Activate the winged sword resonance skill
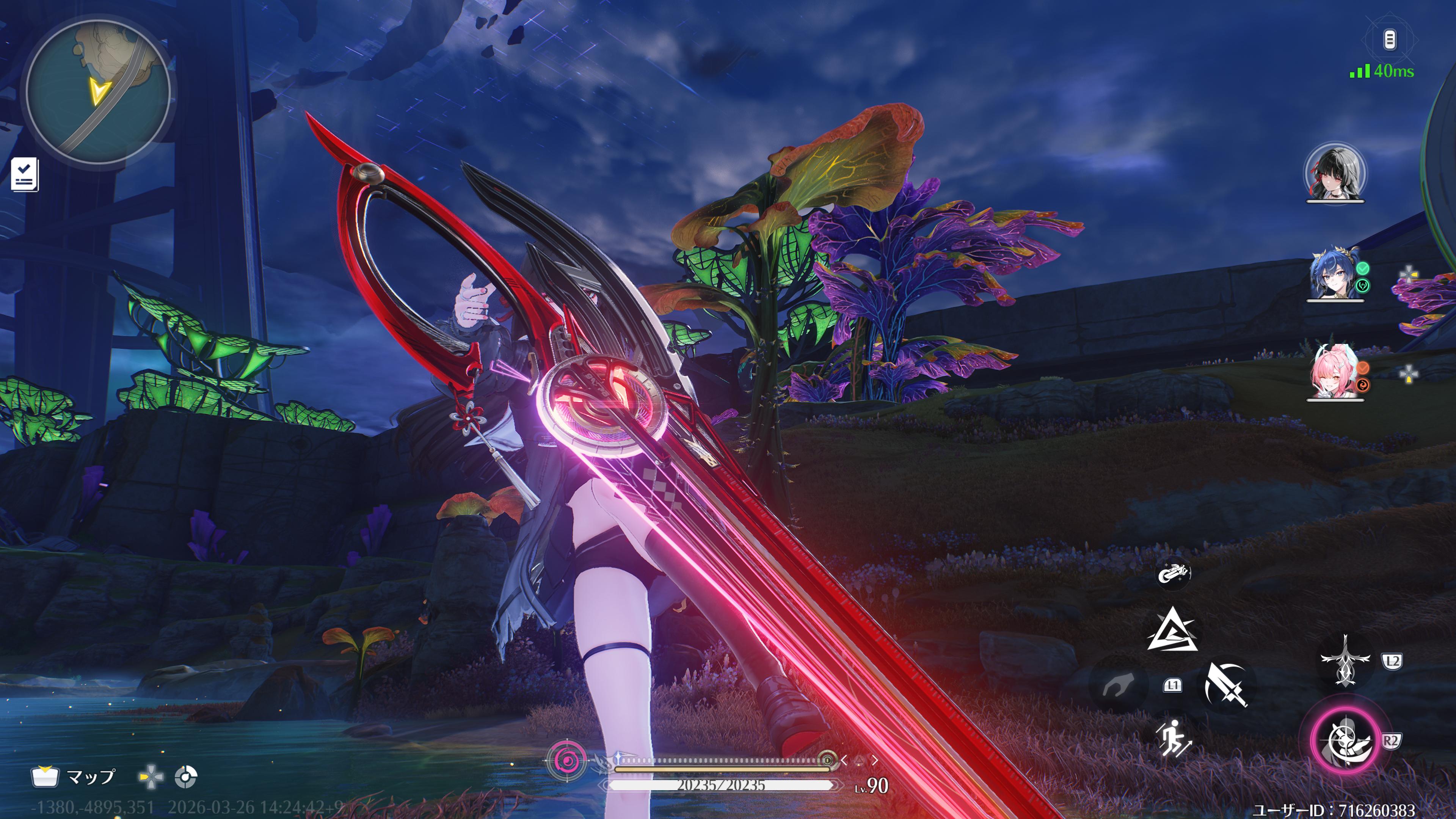The image size is (1456, 819). (1345, 660)
